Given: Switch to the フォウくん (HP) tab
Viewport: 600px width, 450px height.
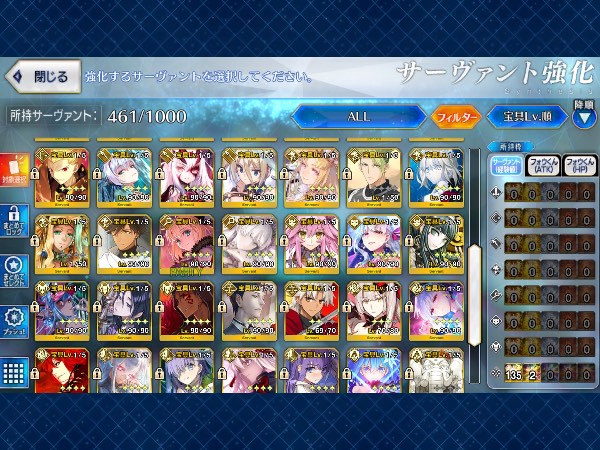Looking at the screenshot, I should [579, 165].
